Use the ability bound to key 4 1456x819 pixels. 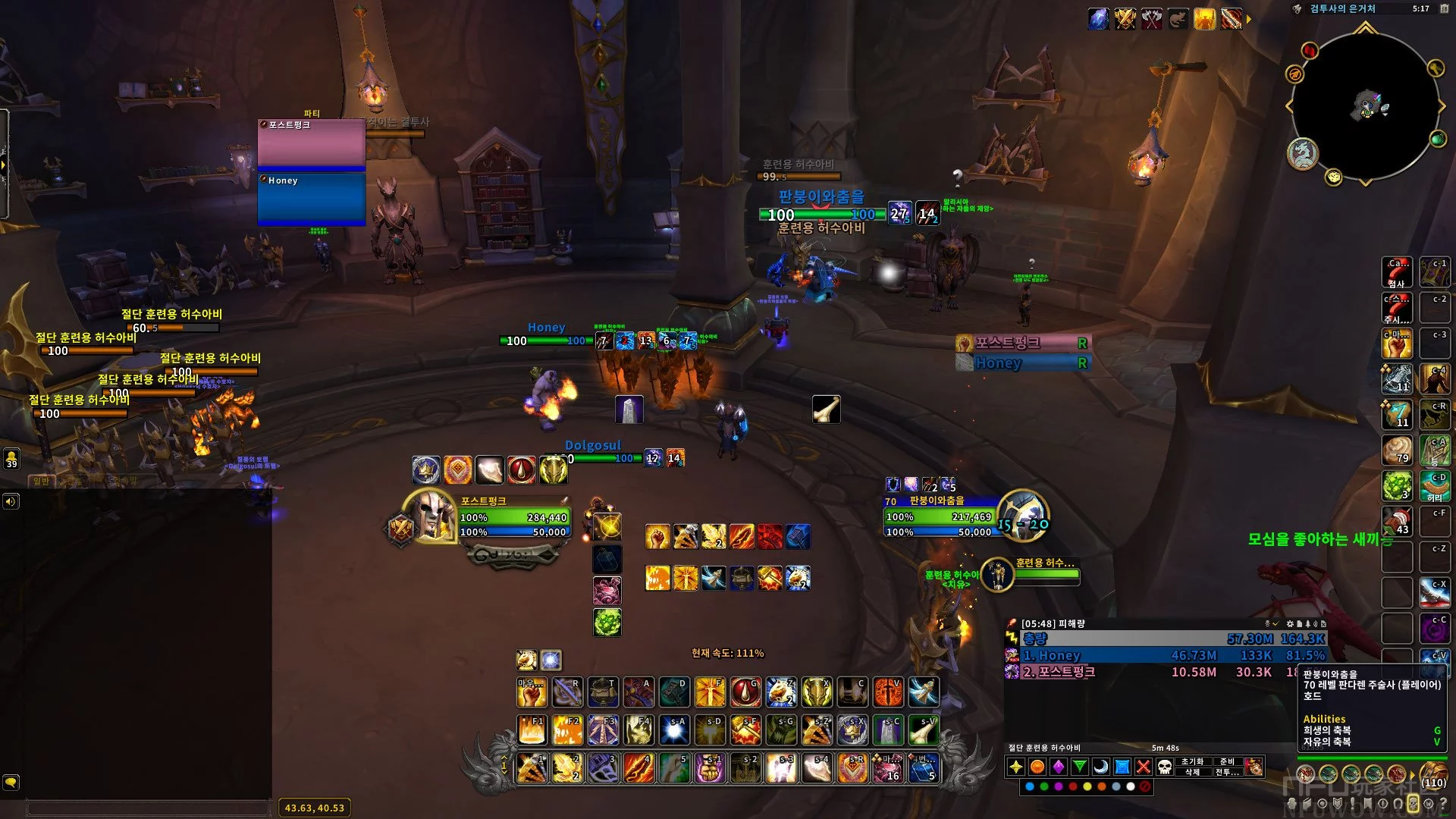point(639,768)
